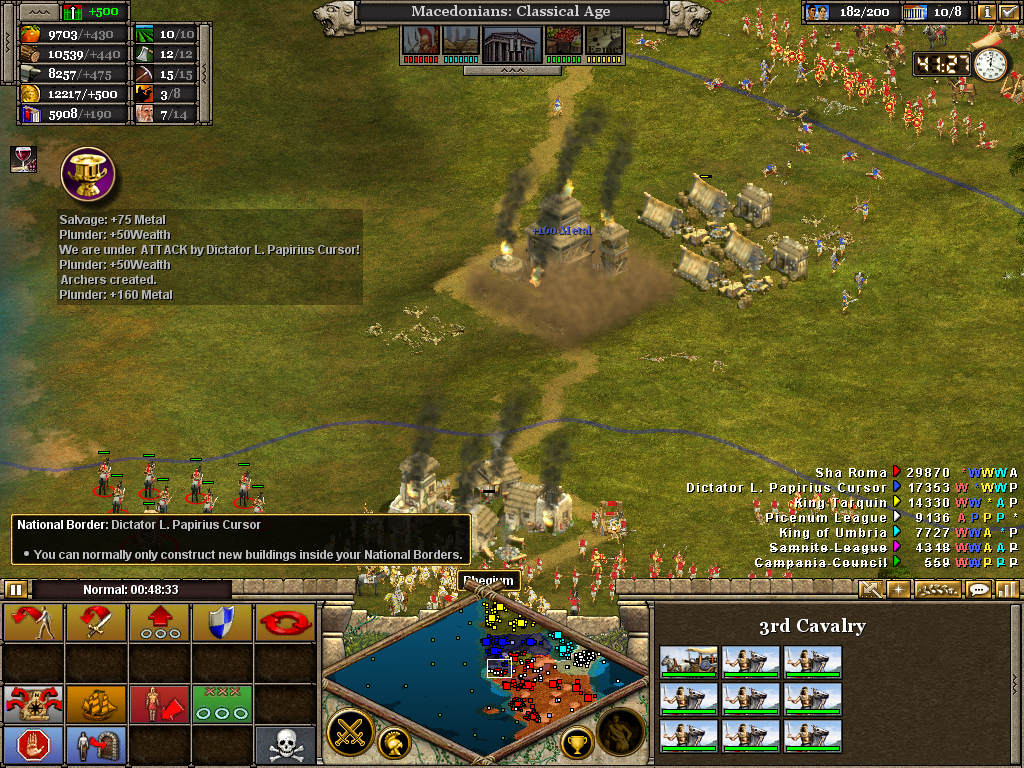This screenshot has width=1024, height=768.
Task: Select the chariot unit portrait in 3rd Cavalry
Action: [x=688, y=662]
